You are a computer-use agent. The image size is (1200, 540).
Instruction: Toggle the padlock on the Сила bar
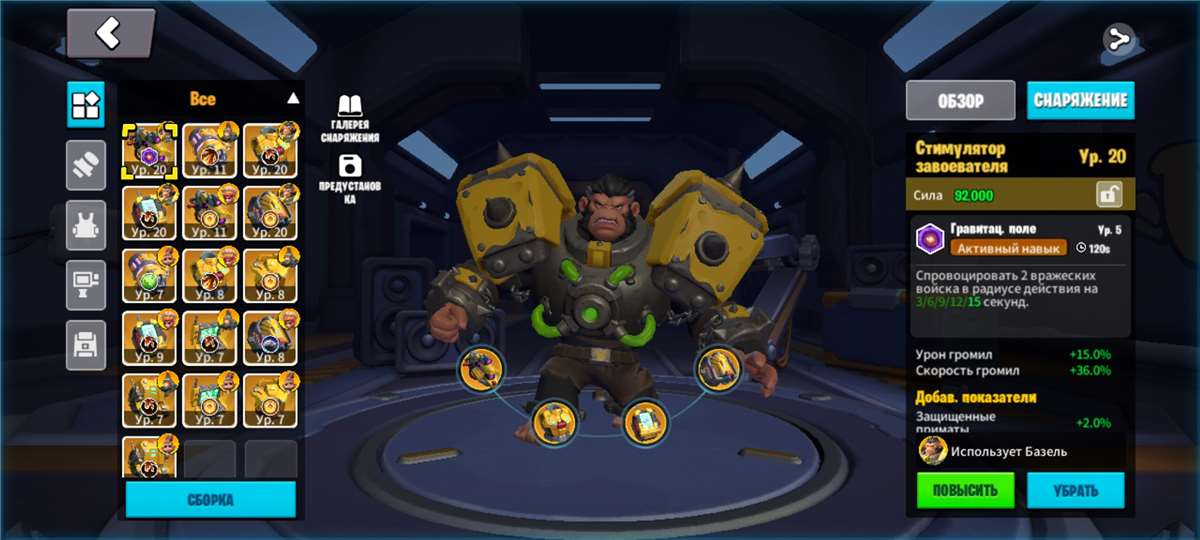point(1108,194)
